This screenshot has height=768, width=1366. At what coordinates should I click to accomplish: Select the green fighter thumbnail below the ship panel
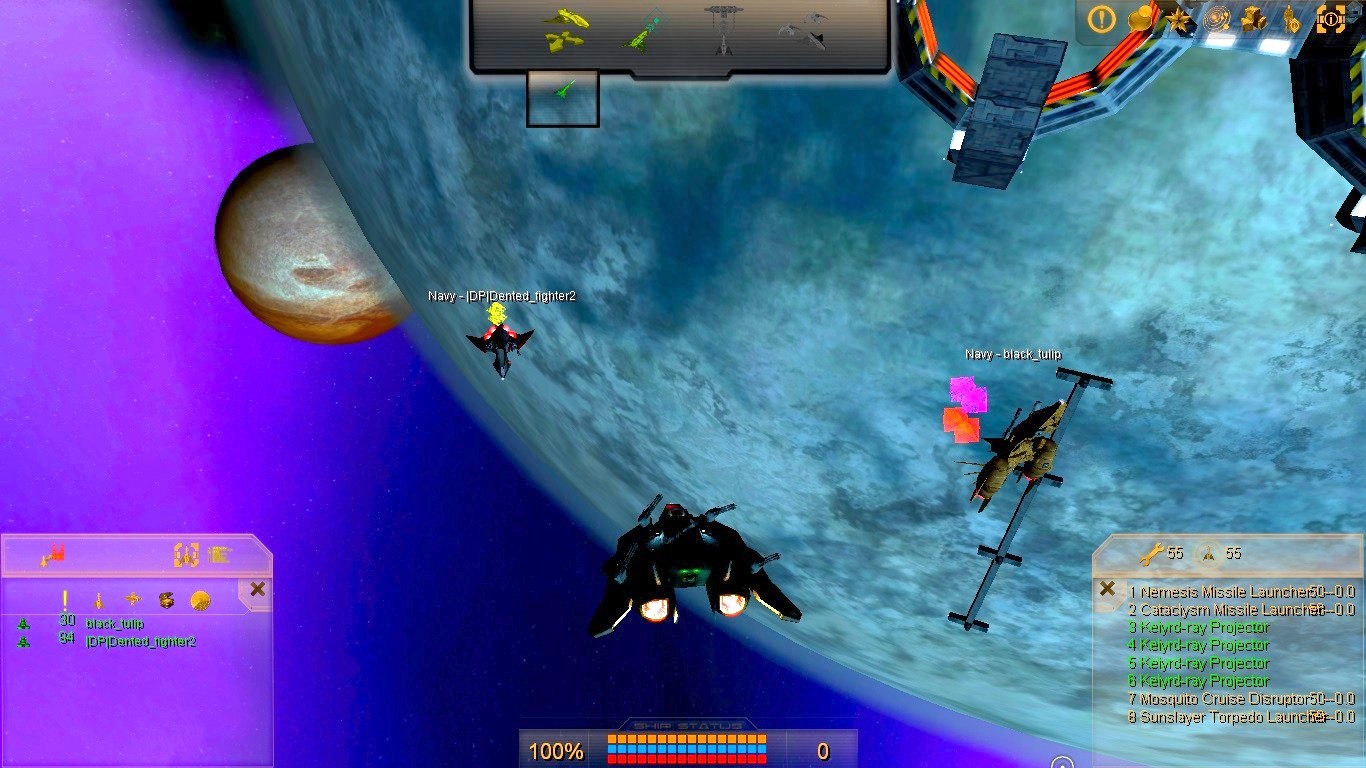coord(561,97)
